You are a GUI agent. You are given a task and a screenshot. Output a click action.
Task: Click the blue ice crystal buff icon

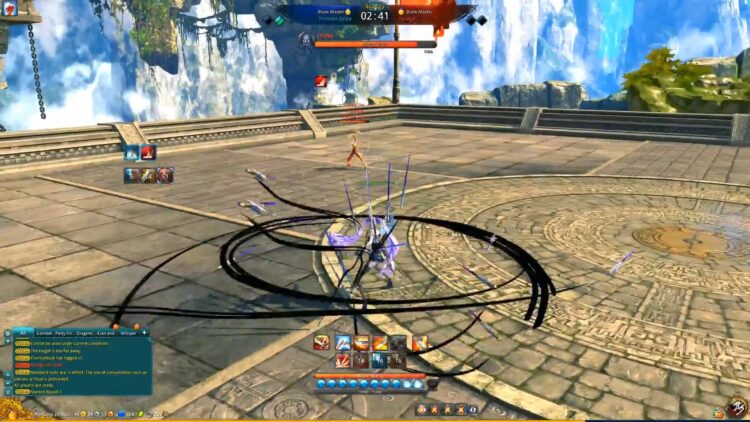click(131, 153)
